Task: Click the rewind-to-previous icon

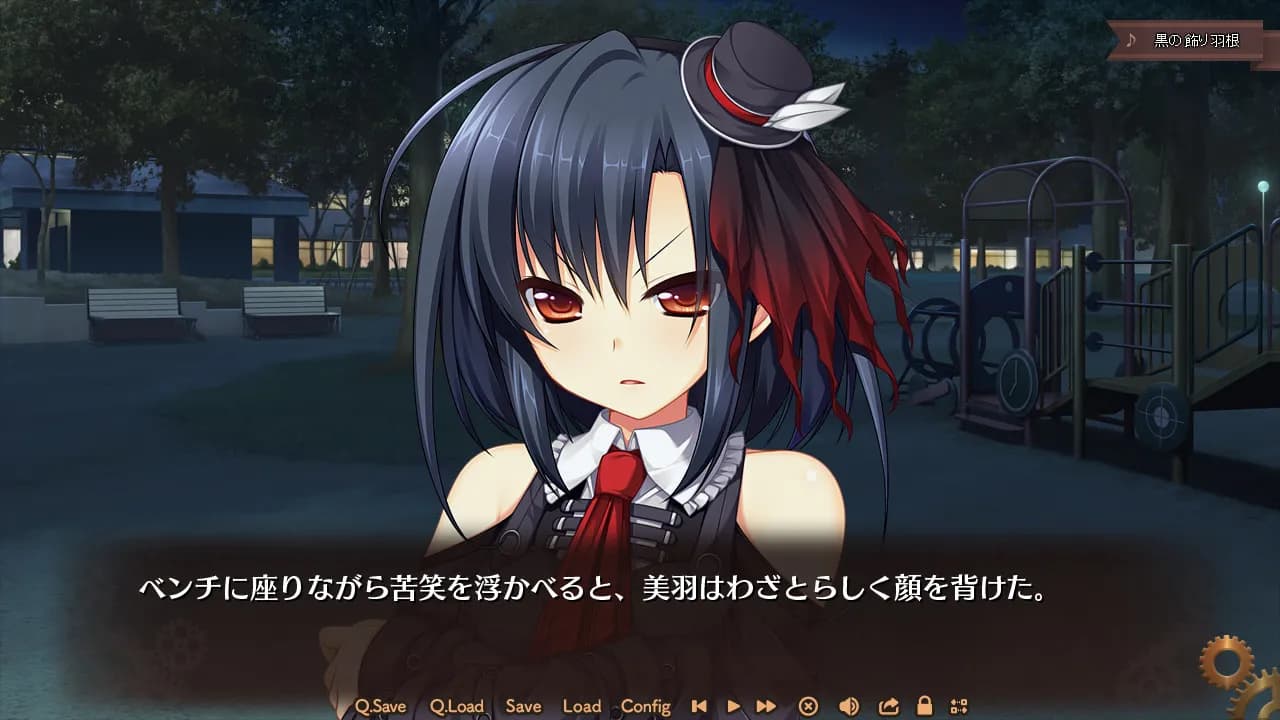Action: pyautogui.click(x=700, y=705)
